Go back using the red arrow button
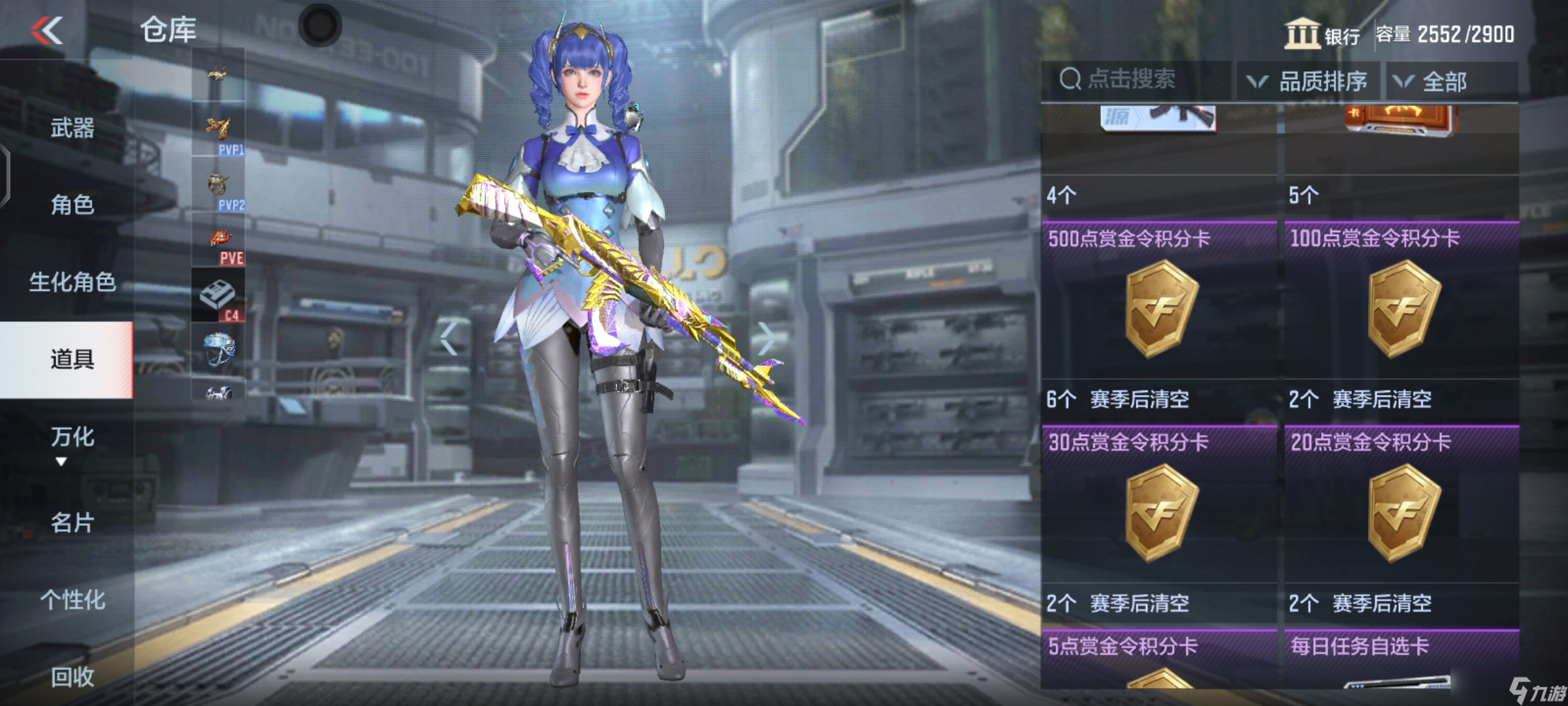Image resolution: width=1568 pixels, height=706 pixels. [x=47, y=30]
